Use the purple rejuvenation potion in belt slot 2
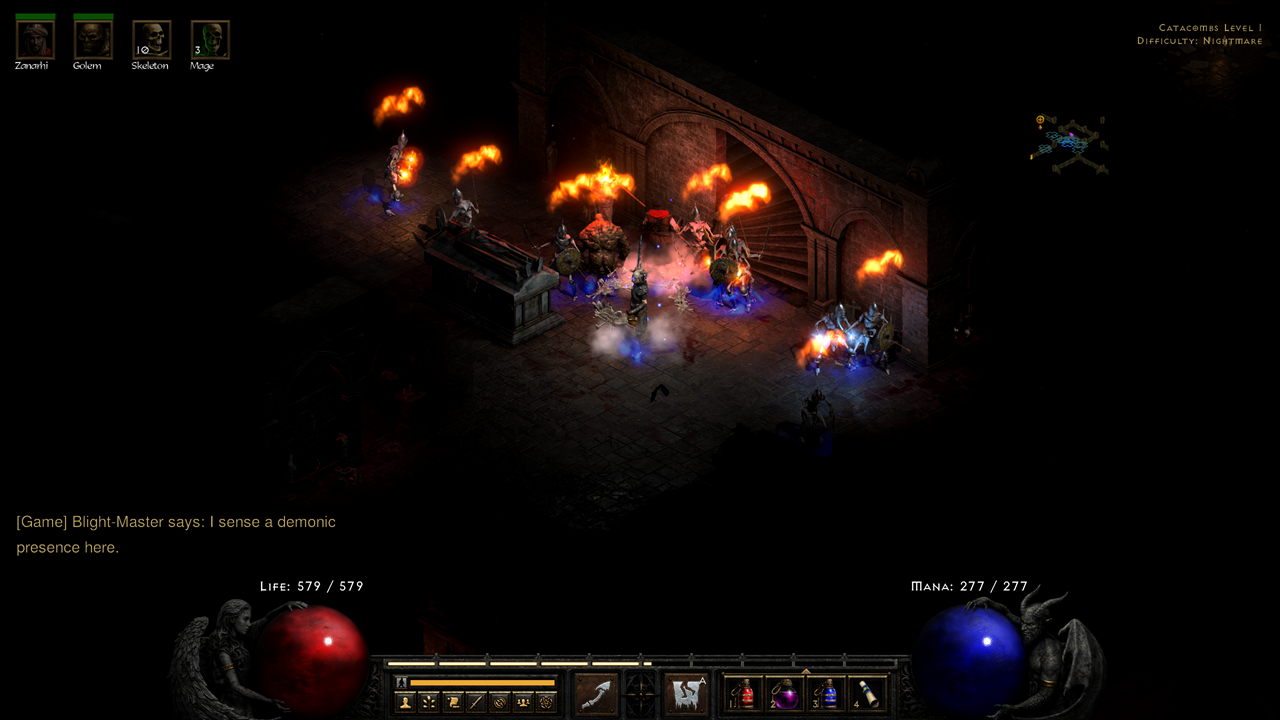1280x720 pixels. 785,694
